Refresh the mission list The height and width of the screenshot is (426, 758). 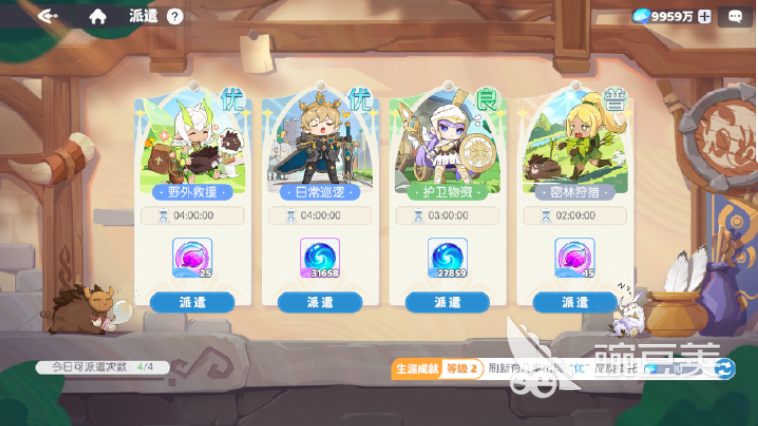click(x=724, y=369)
